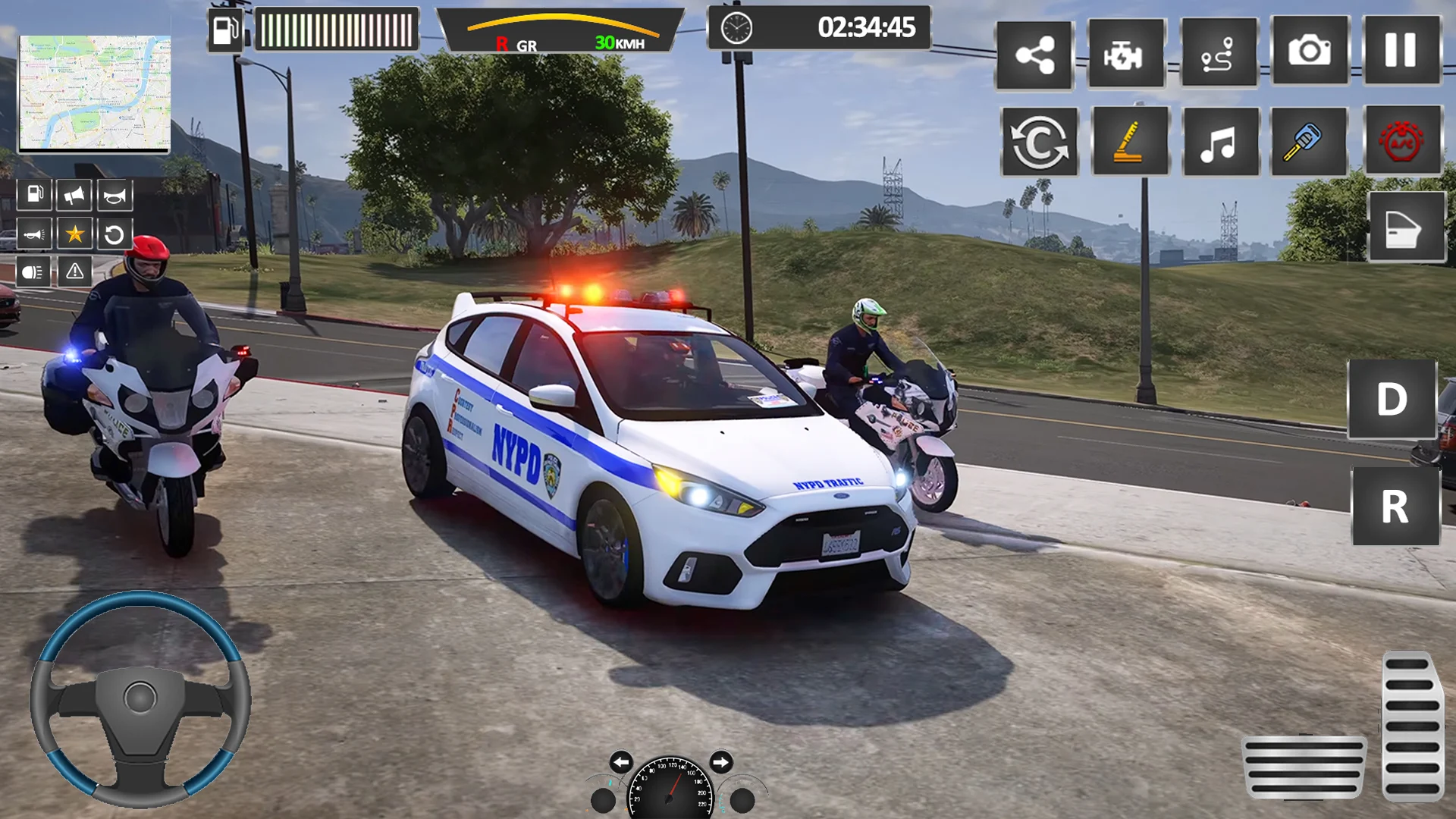Shift into Reverse with the R button
The image size is (1456, 819).
coord(1395,506)
